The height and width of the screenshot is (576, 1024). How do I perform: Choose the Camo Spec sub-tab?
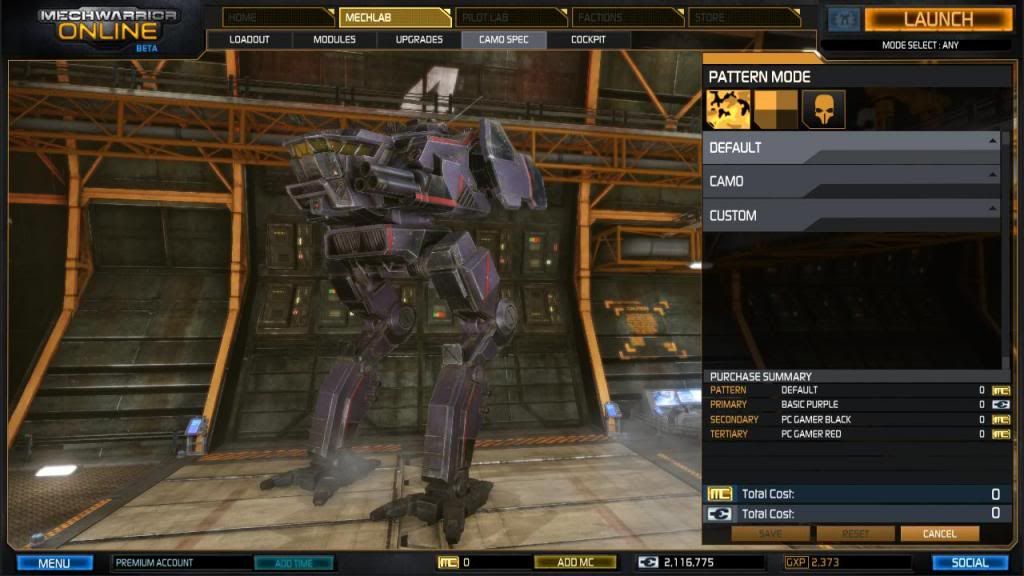(x=504, y=39)
